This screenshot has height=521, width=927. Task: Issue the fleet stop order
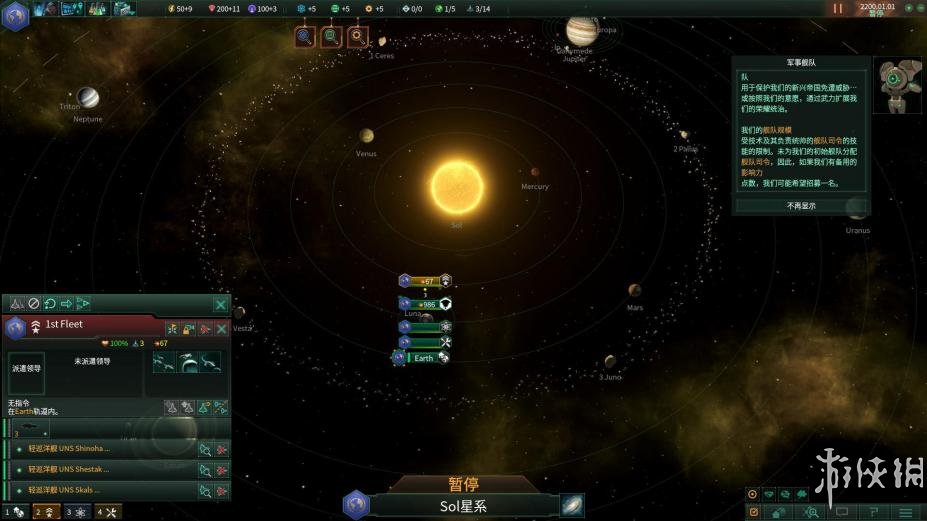tap(33, 303)
